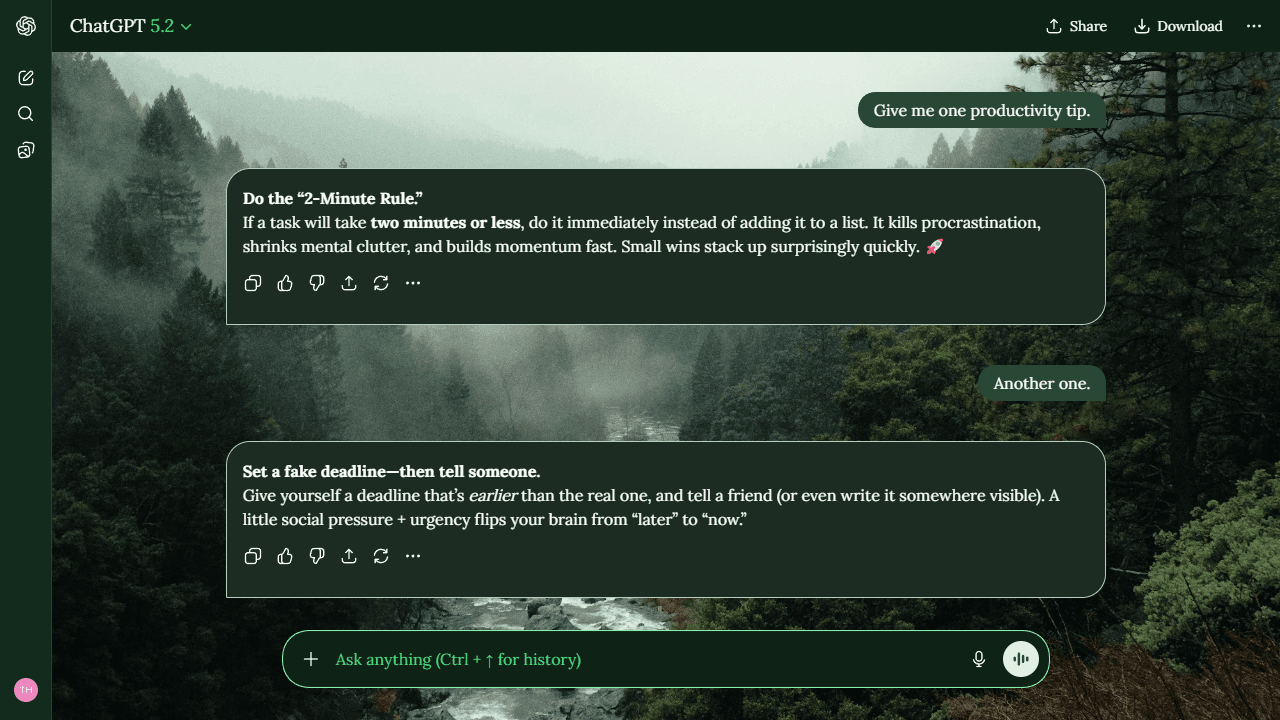Open chat search in the sidebar
The height and width of the screenshot is (720, 1280).
click(25, 113)
